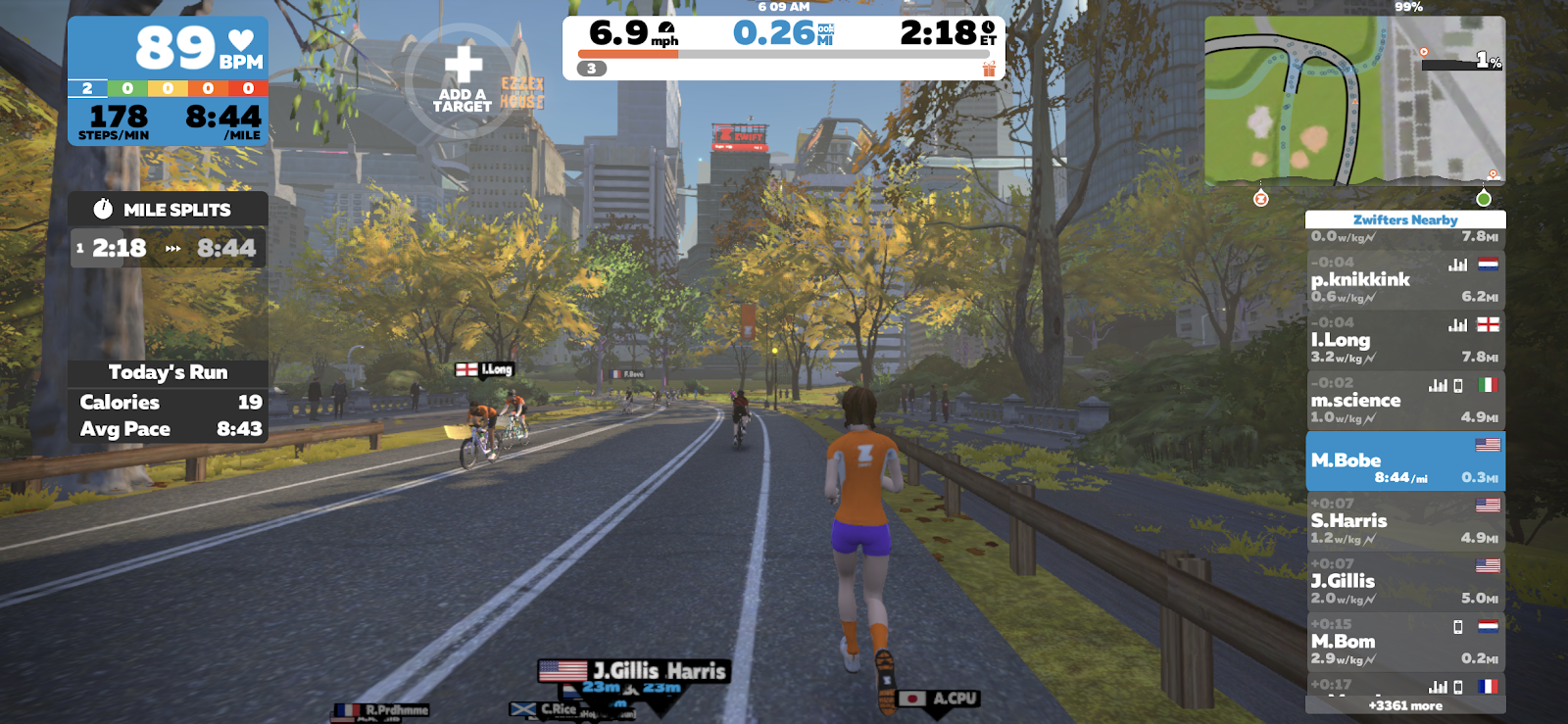Open the minimap in the corner
This screenshot has height=724, width=1568.
click(1354, 100)
